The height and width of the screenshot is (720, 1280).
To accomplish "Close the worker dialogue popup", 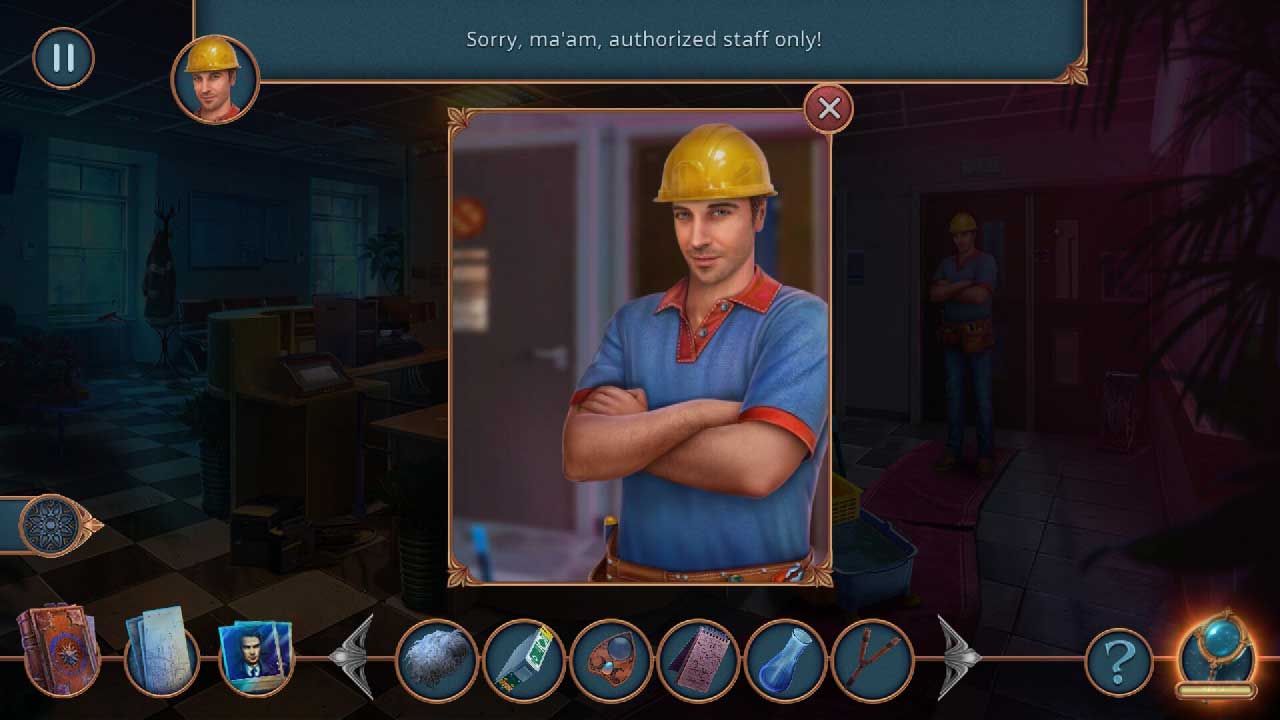I will coord(829,109).
